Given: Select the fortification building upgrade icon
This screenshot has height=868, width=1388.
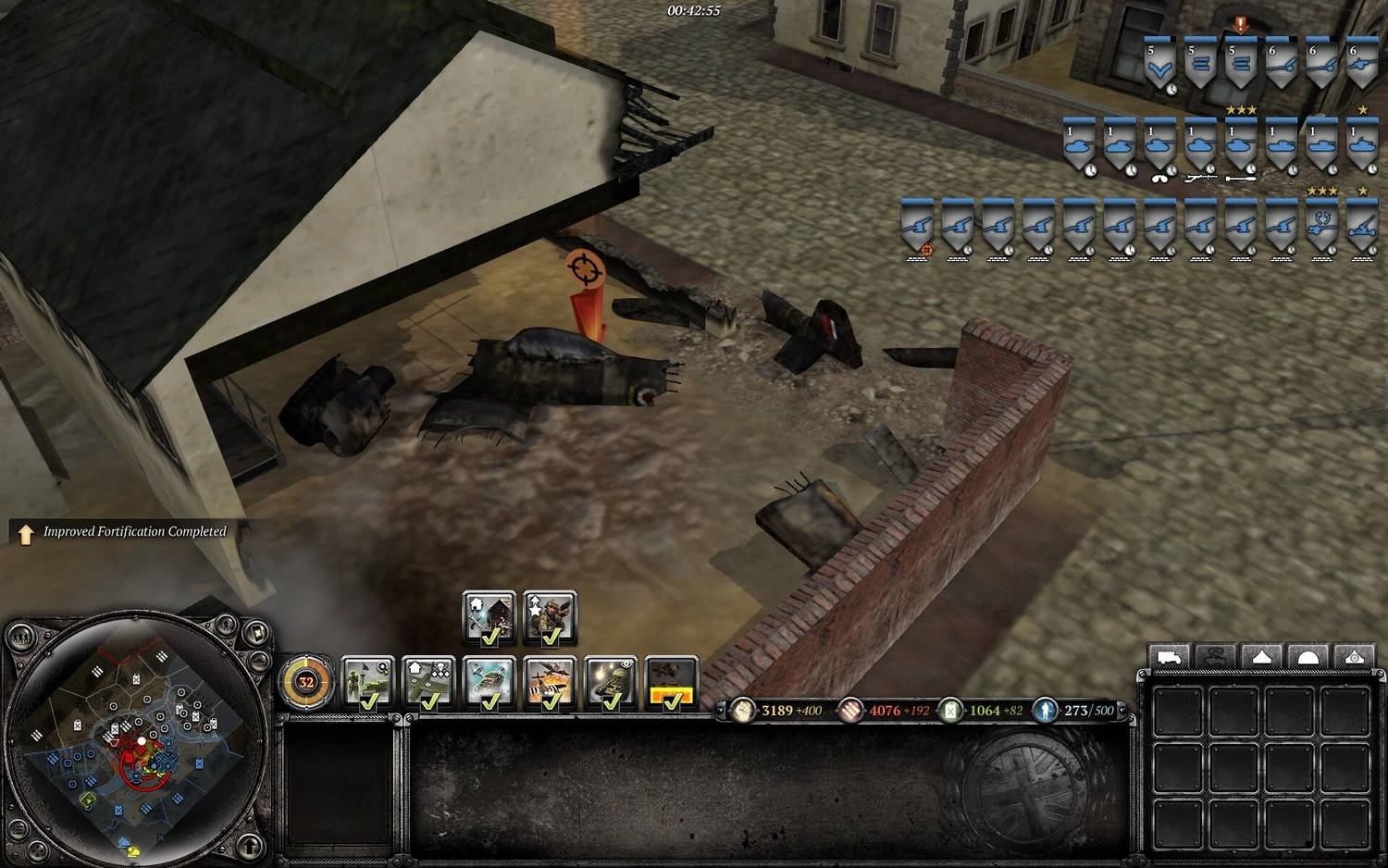Looking at the screenshot, I should point(489,617).
